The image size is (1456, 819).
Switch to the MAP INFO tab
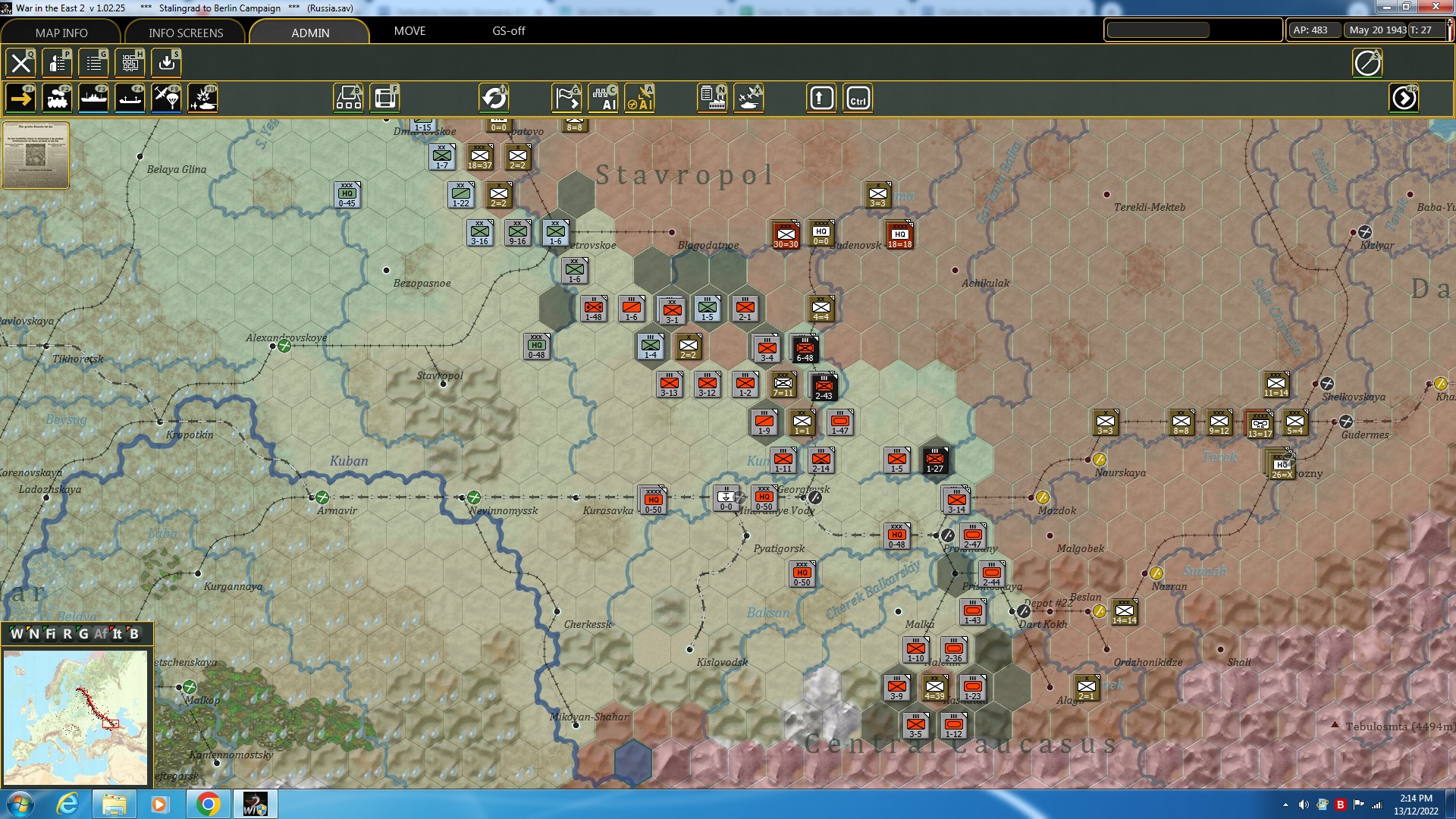[x=61, y=33]
